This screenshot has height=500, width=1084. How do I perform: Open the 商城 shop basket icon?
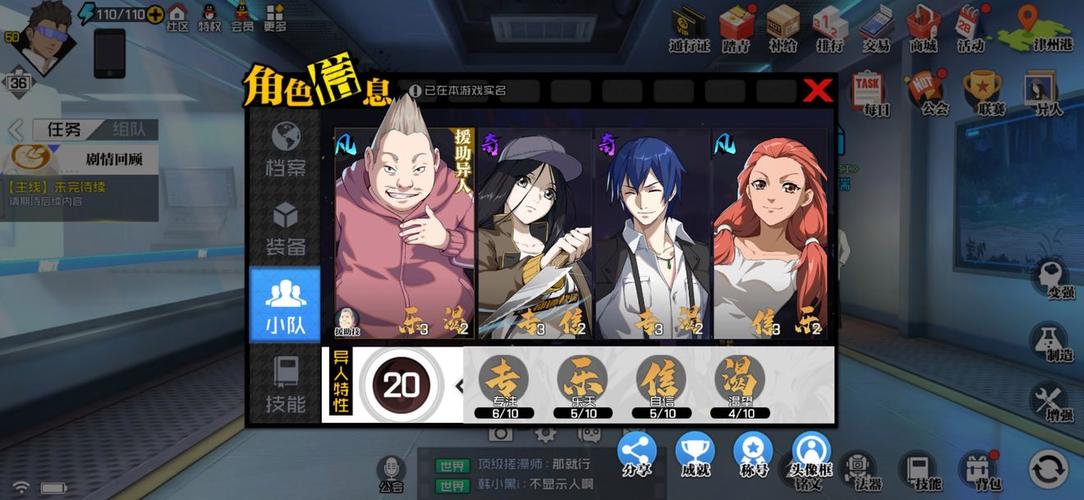[x=920, y=25]
